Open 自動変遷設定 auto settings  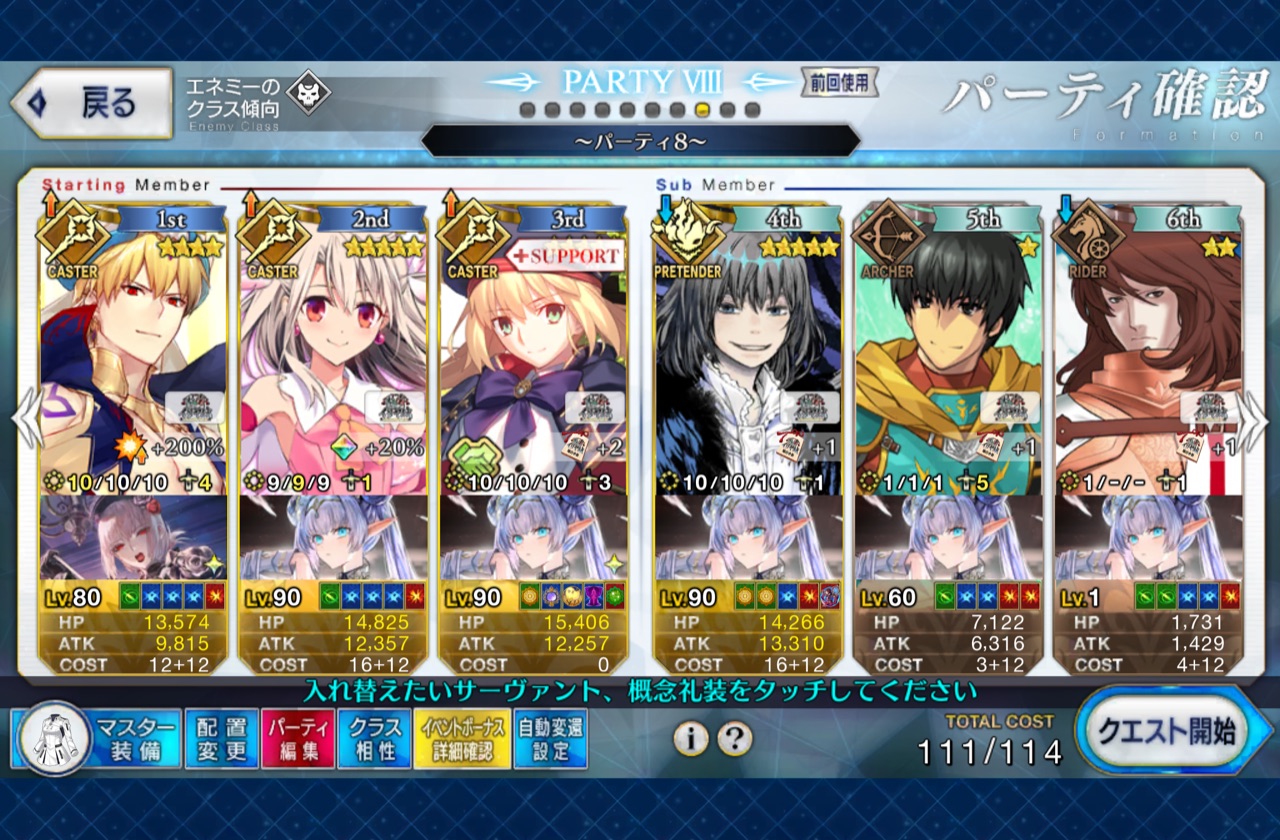[550, 739]
